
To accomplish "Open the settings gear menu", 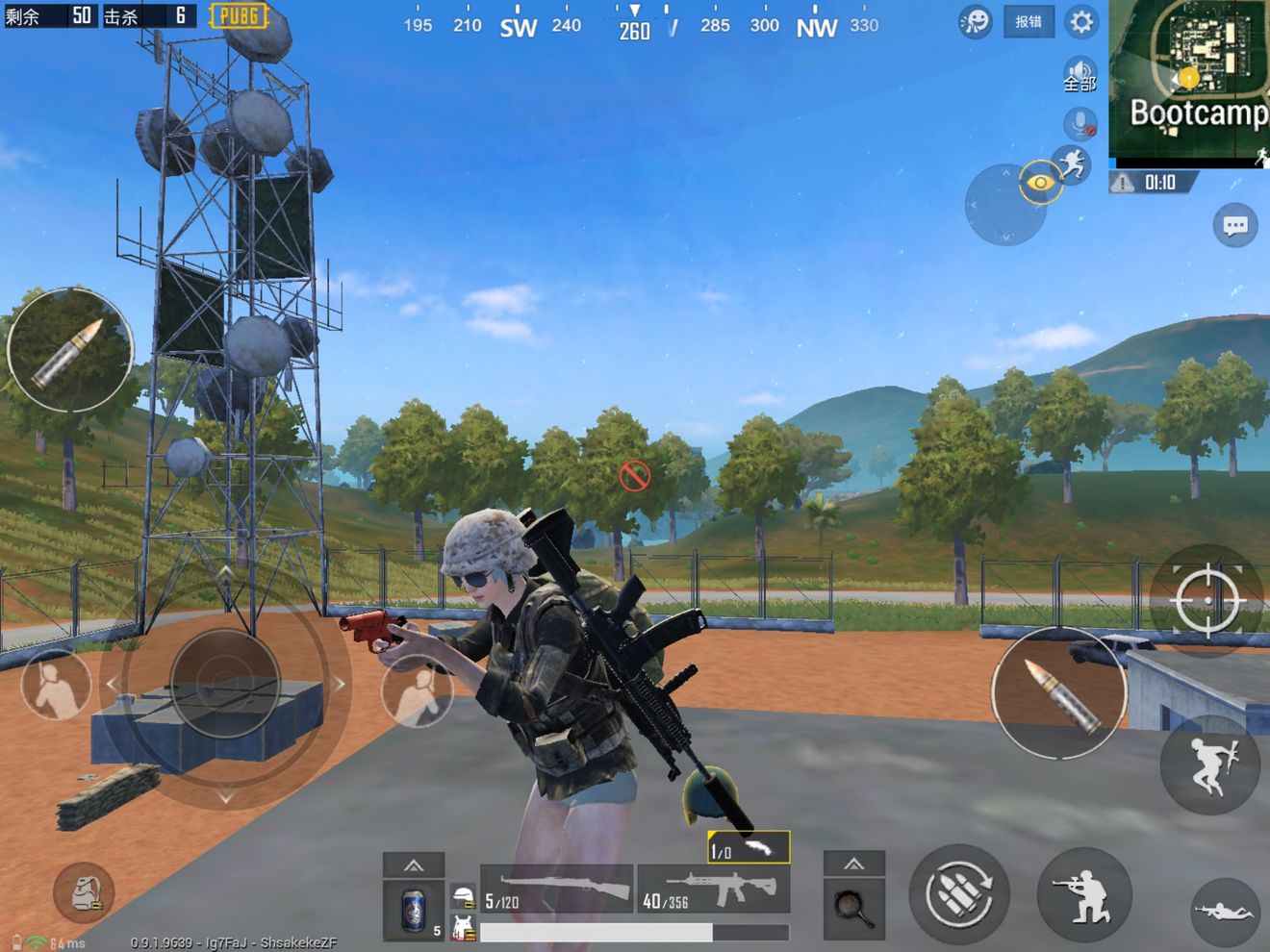I will pos(1081,22).
